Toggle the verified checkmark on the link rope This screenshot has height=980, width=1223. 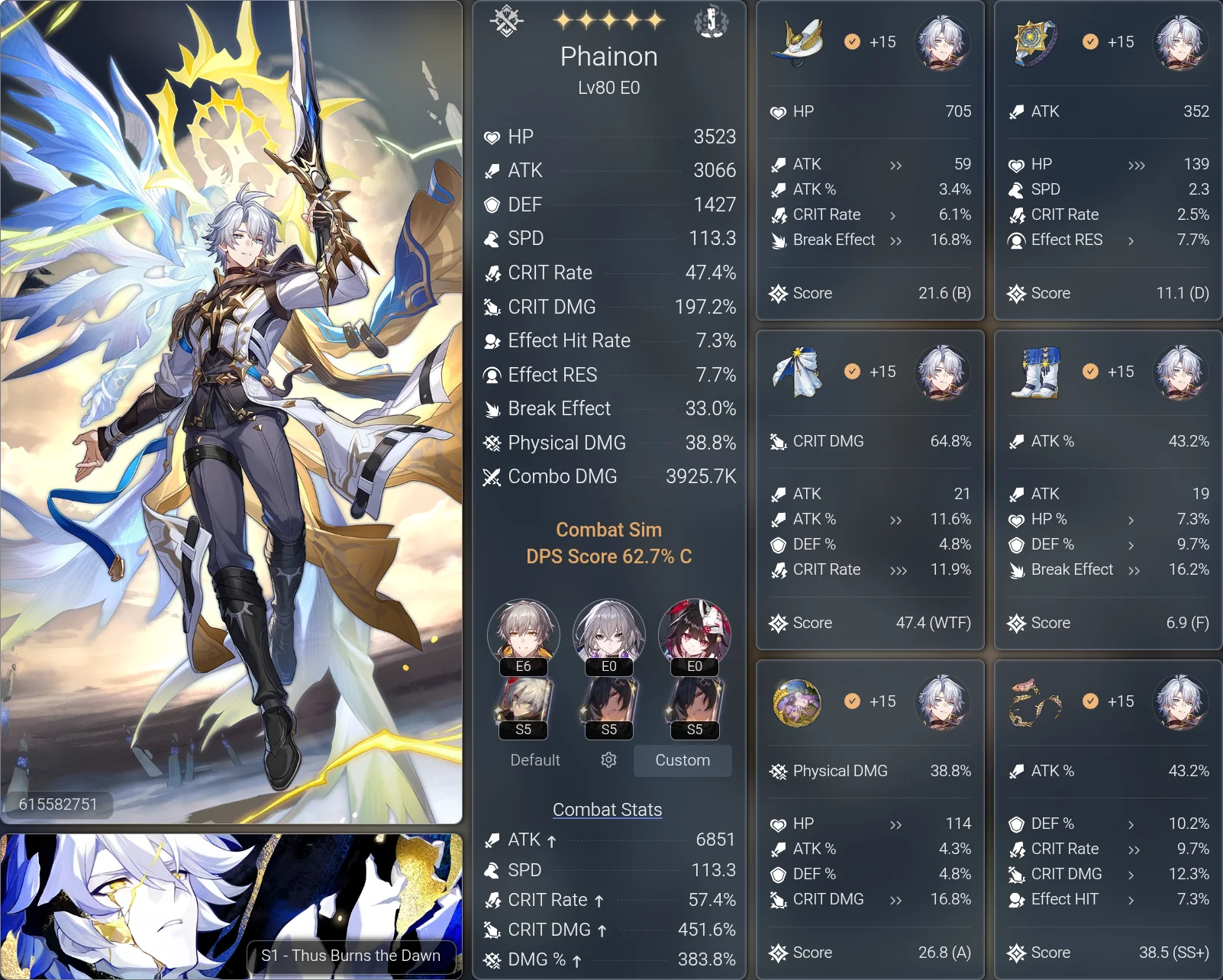1090,701
